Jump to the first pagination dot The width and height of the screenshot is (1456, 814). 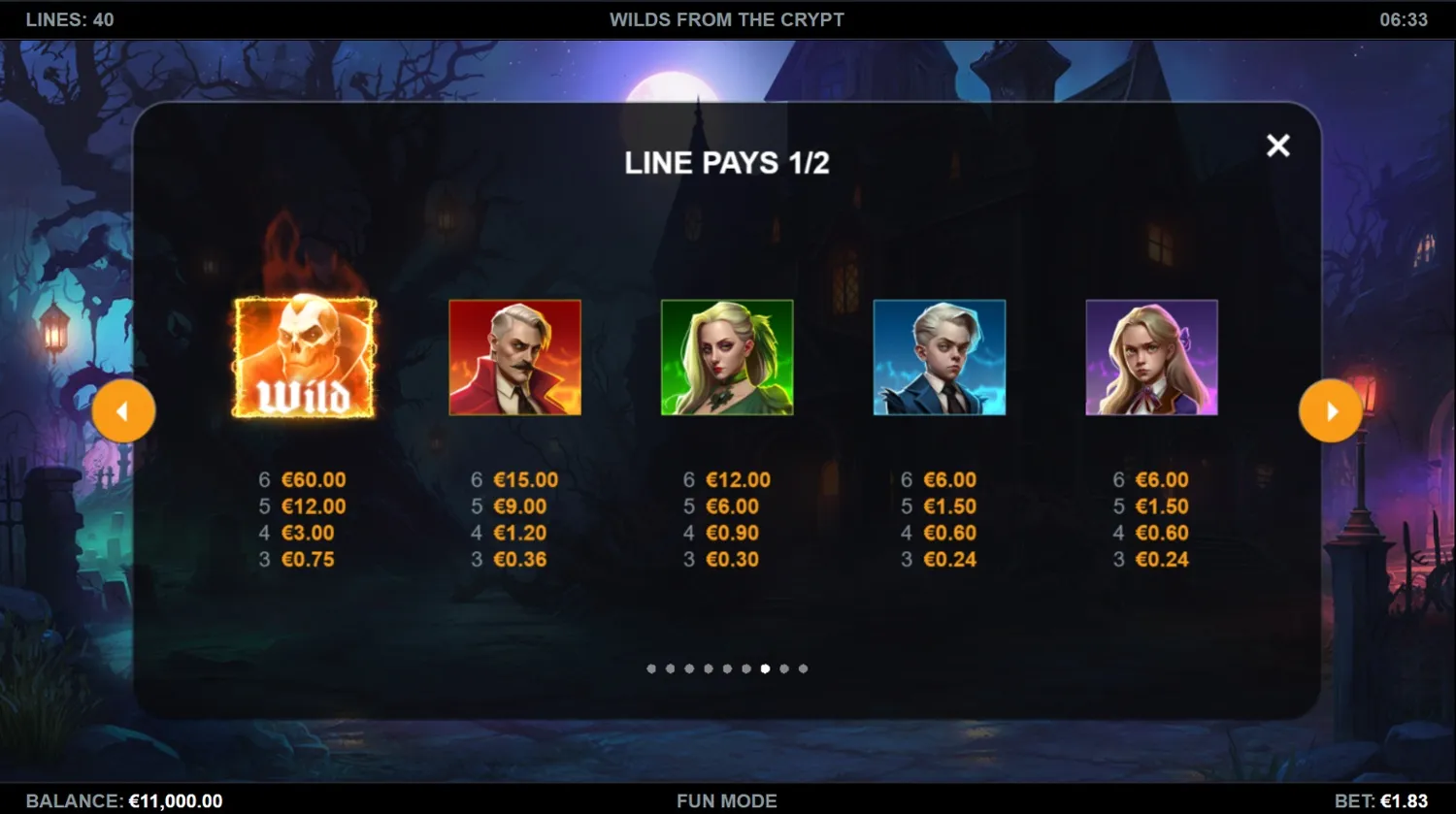(x=651, y=668)
